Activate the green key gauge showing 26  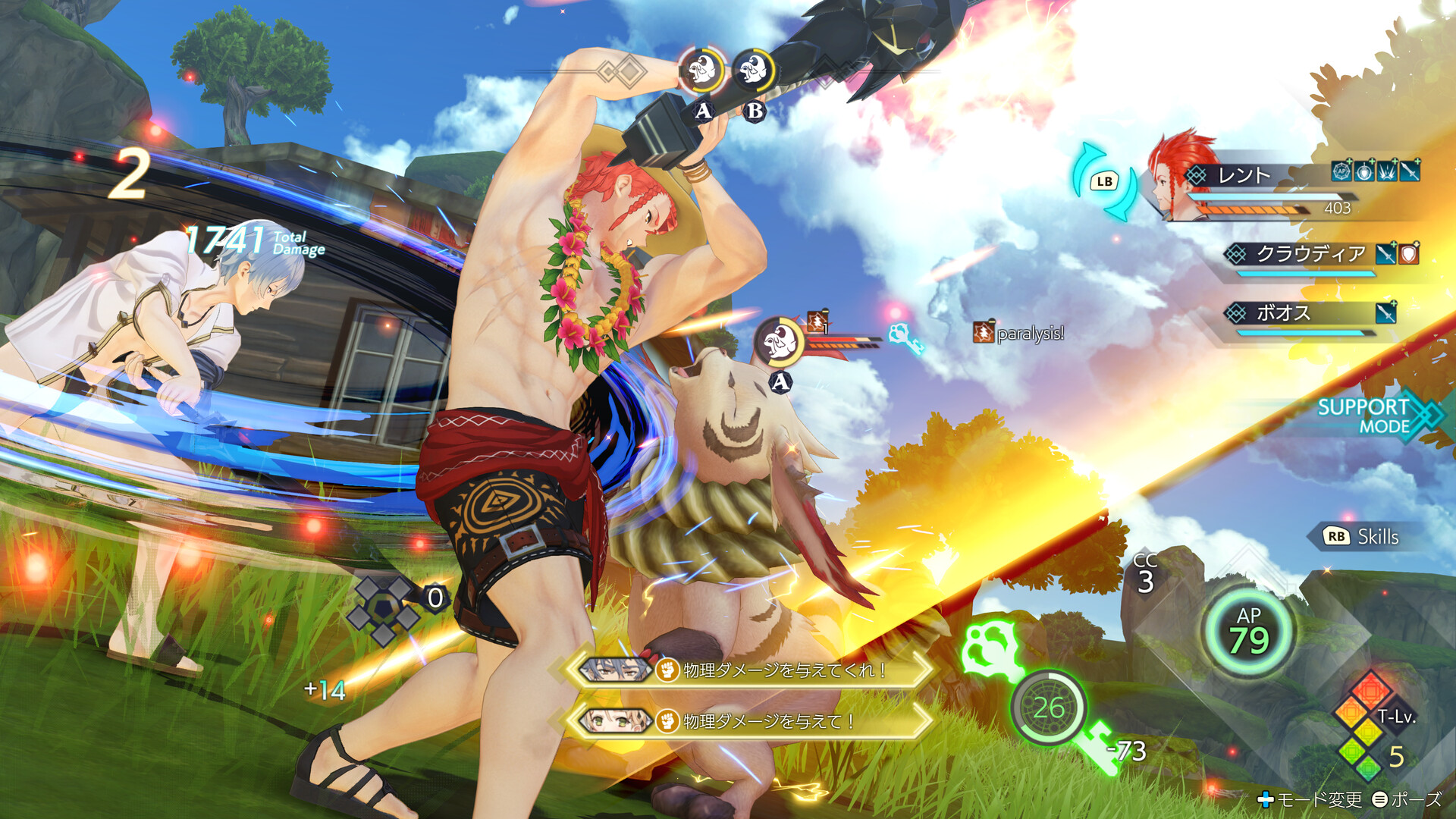1048,708
